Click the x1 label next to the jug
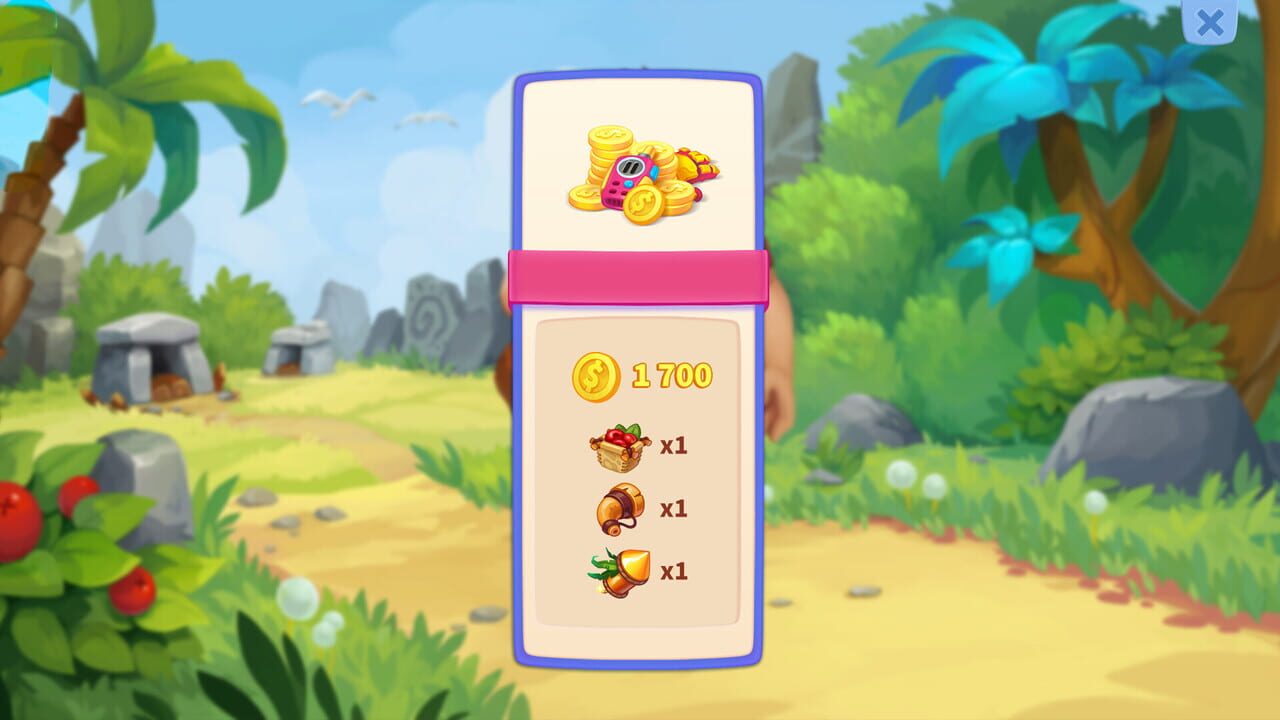The width and height of the screenshot is (1280, 720). [675, 510]
